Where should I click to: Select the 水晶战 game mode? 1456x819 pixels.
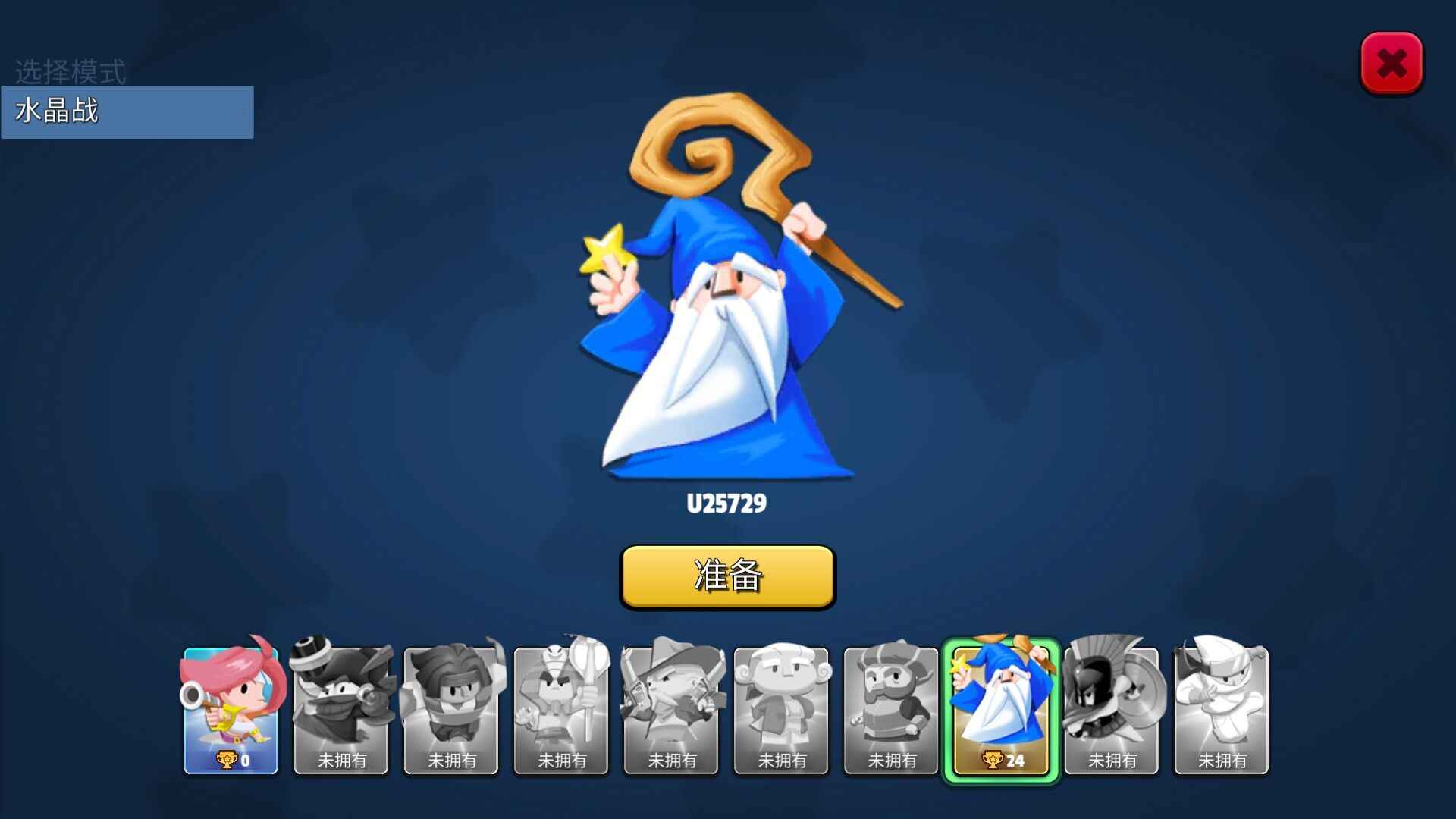pos(127,111)
